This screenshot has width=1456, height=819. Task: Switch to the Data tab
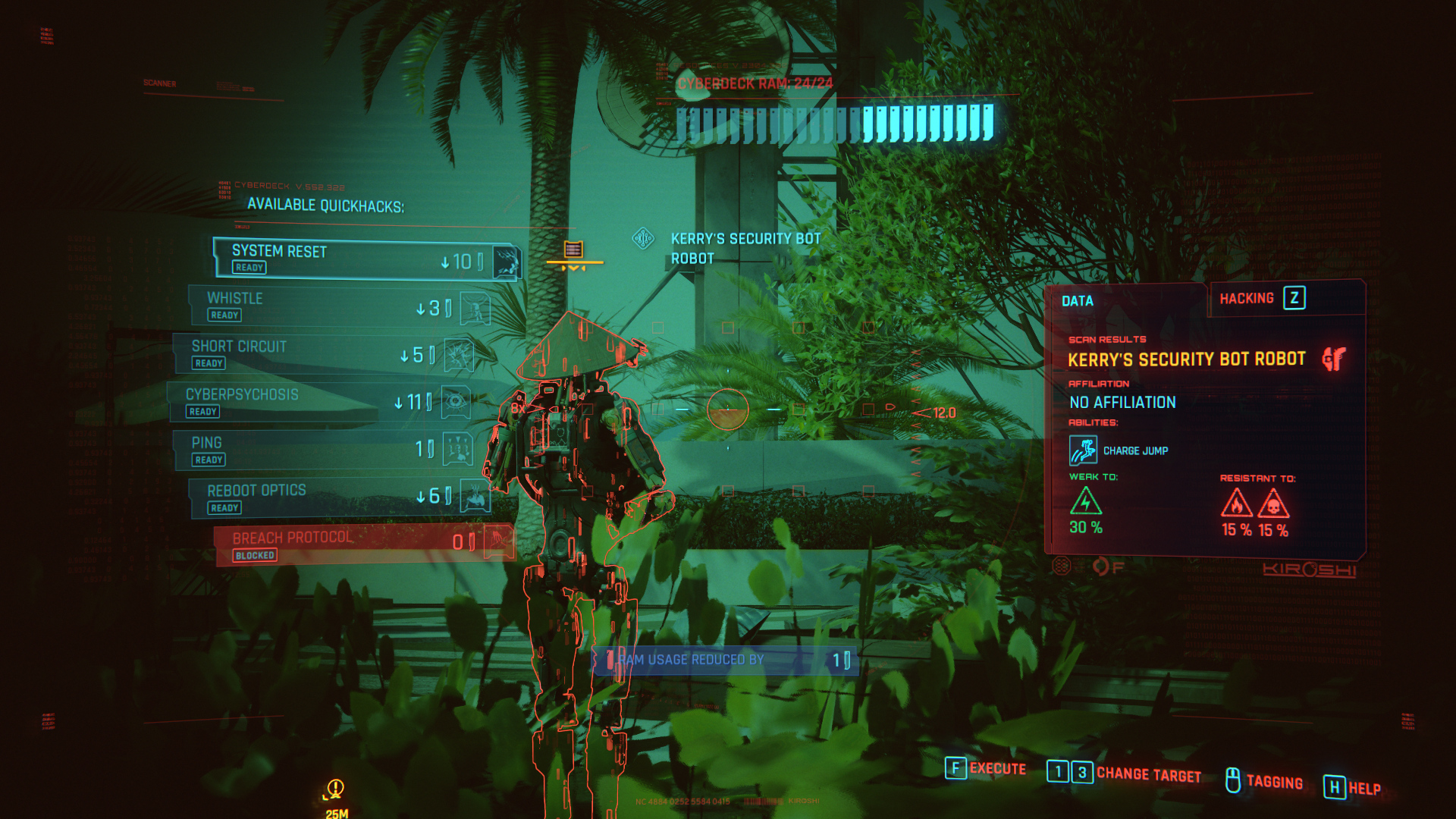pos(1078,301)
